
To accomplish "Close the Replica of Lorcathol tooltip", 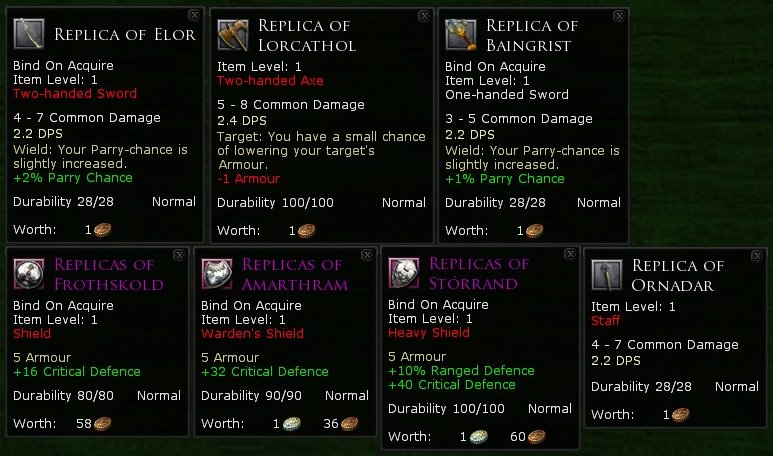I will click(x=423, y=16).
